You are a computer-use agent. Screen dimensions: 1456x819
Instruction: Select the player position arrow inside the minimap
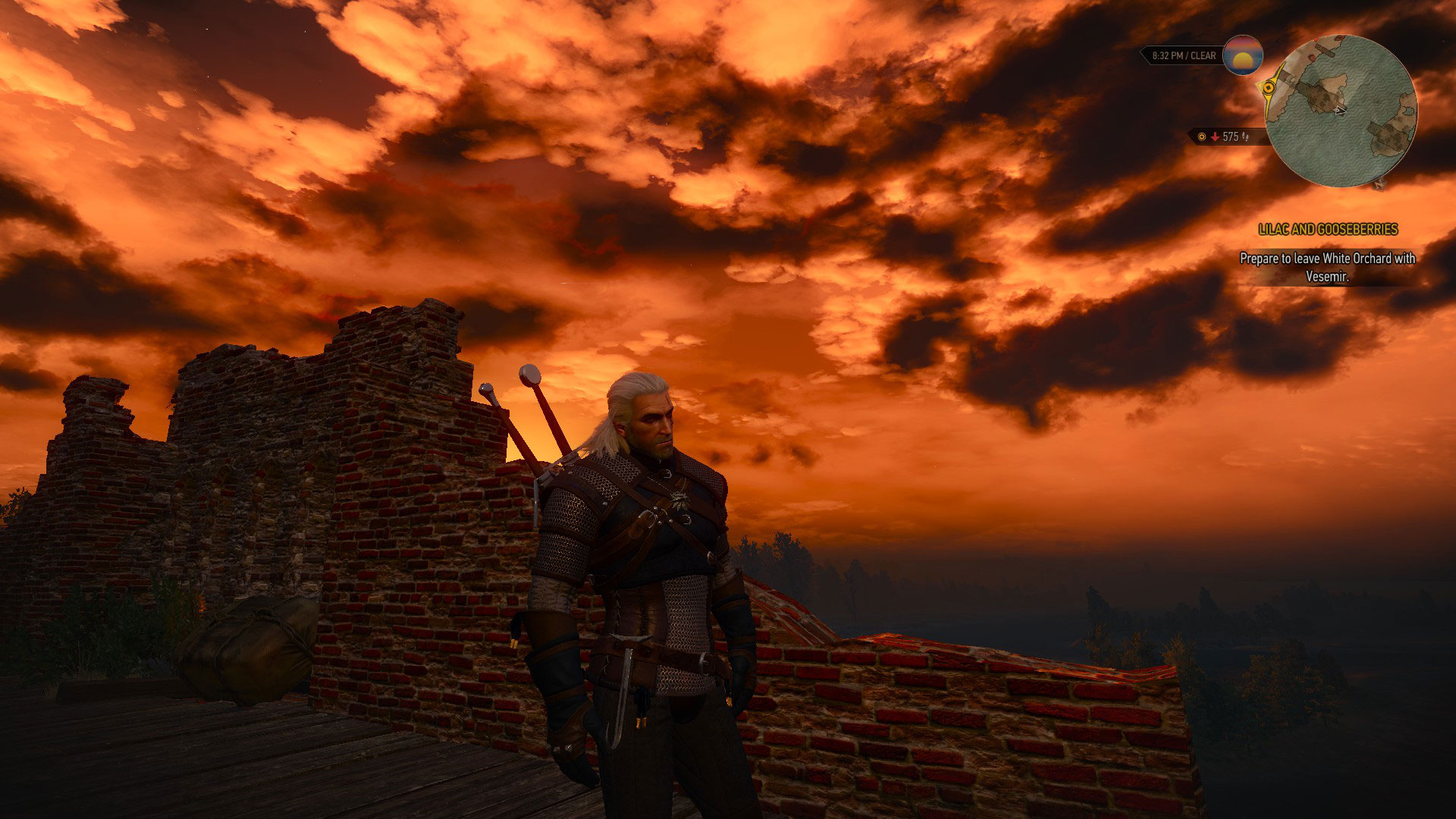tap(1338, 111)
